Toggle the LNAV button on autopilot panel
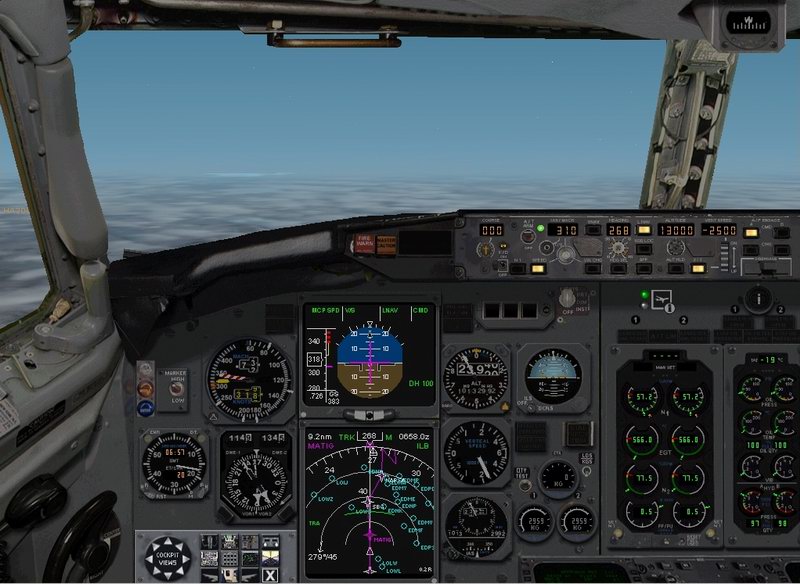 pos(644,230)
